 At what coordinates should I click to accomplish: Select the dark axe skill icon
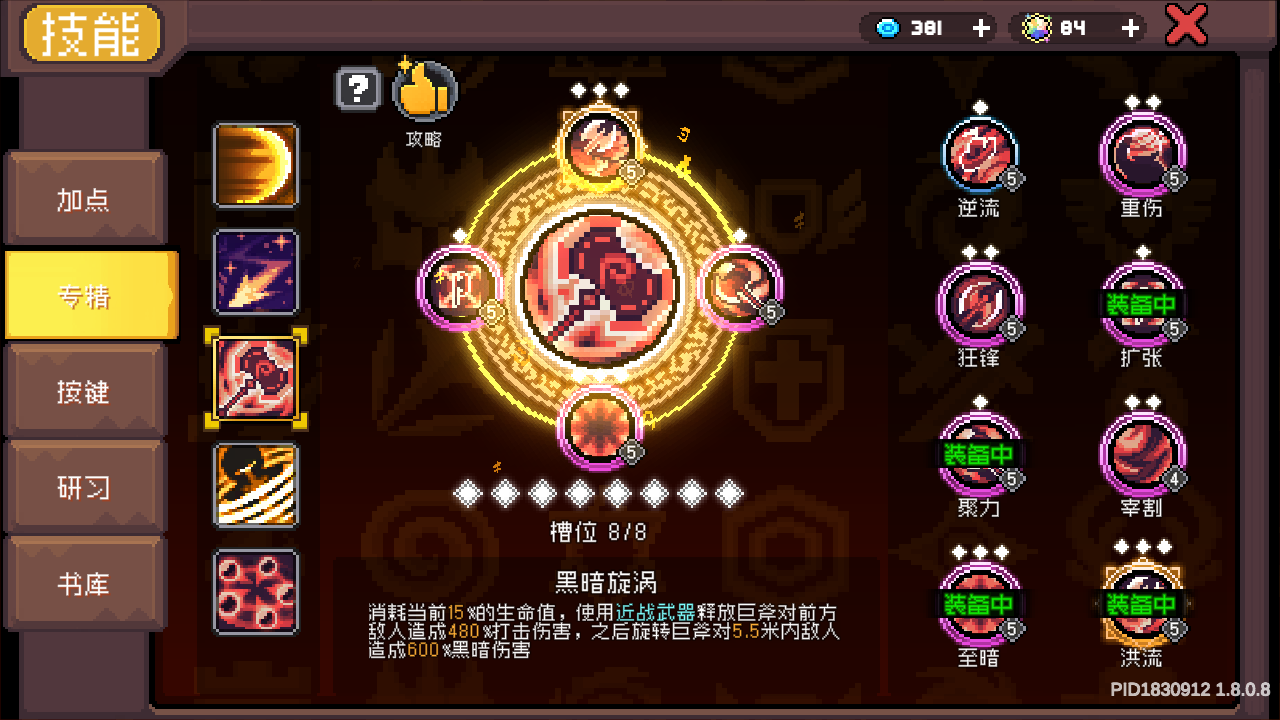(x=255, y=380)
